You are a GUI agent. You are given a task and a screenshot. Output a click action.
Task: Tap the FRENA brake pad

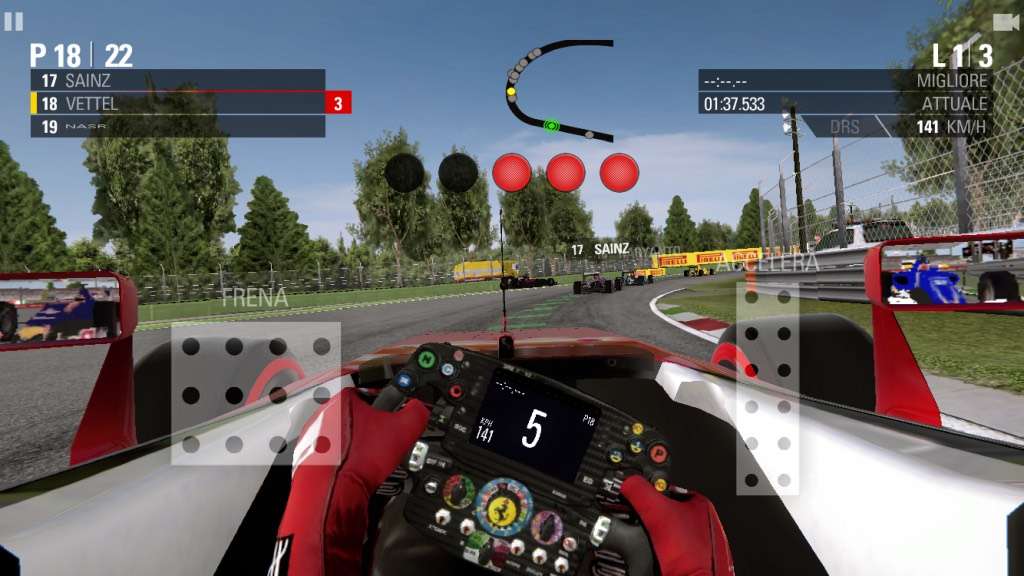[x=255, y=393]
